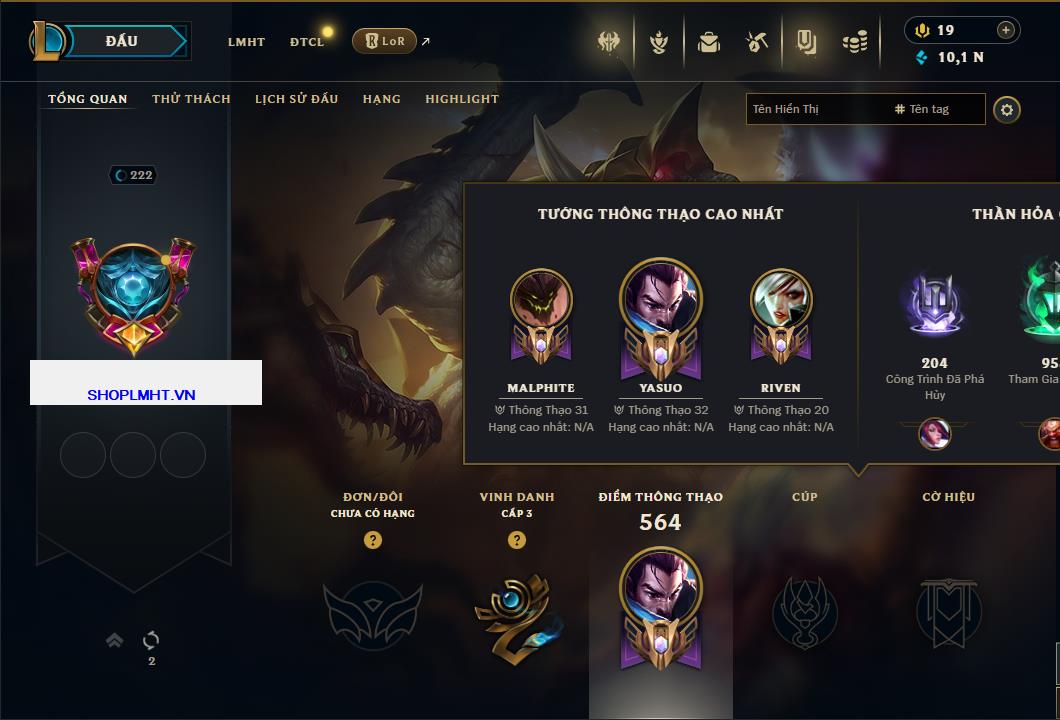Viewport: 1060px width, 720px height.
Task: Switch to the ĐTCL game tab
Action: 307,42
